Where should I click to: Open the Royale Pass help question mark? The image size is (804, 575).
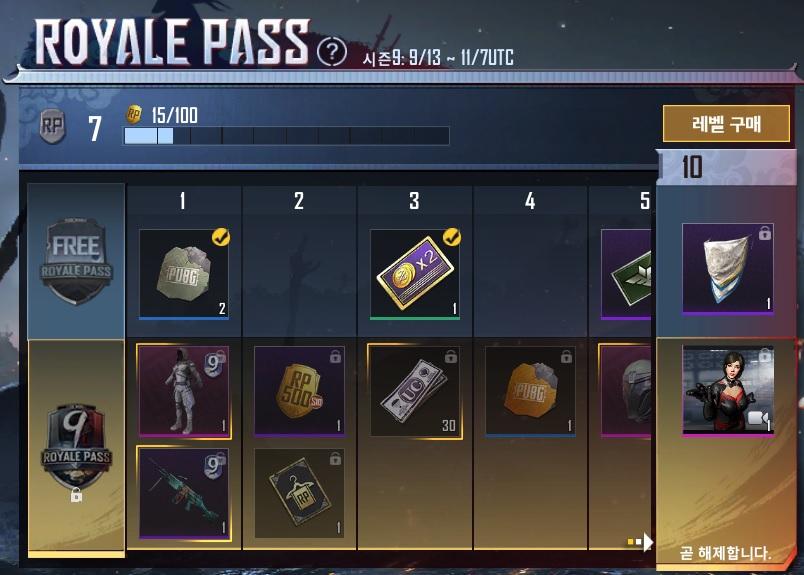pyautogui.click(x=332, y=51)
